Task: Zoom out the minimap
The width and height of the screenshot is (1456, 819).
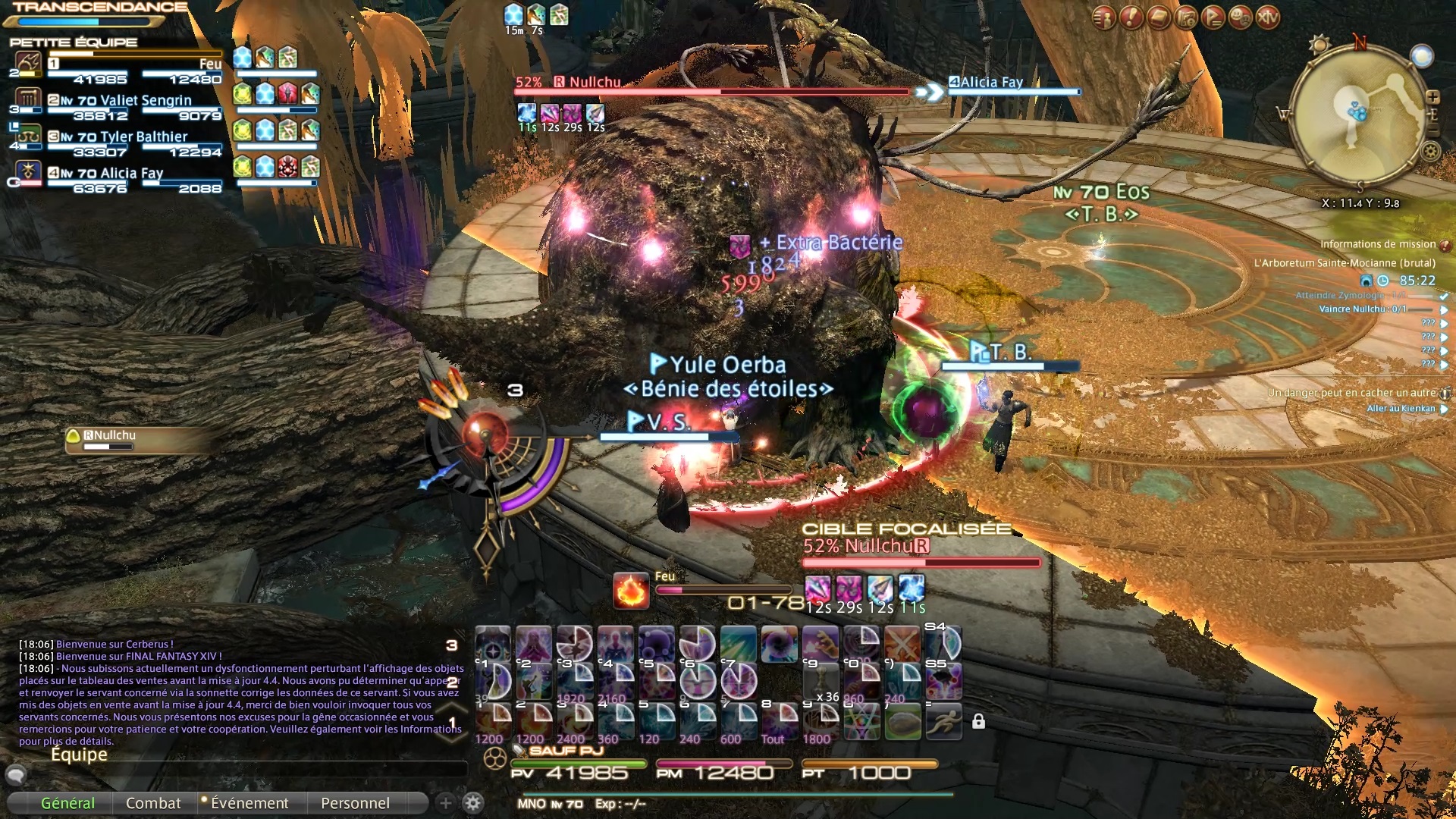Action: [x=1432, y=130]
